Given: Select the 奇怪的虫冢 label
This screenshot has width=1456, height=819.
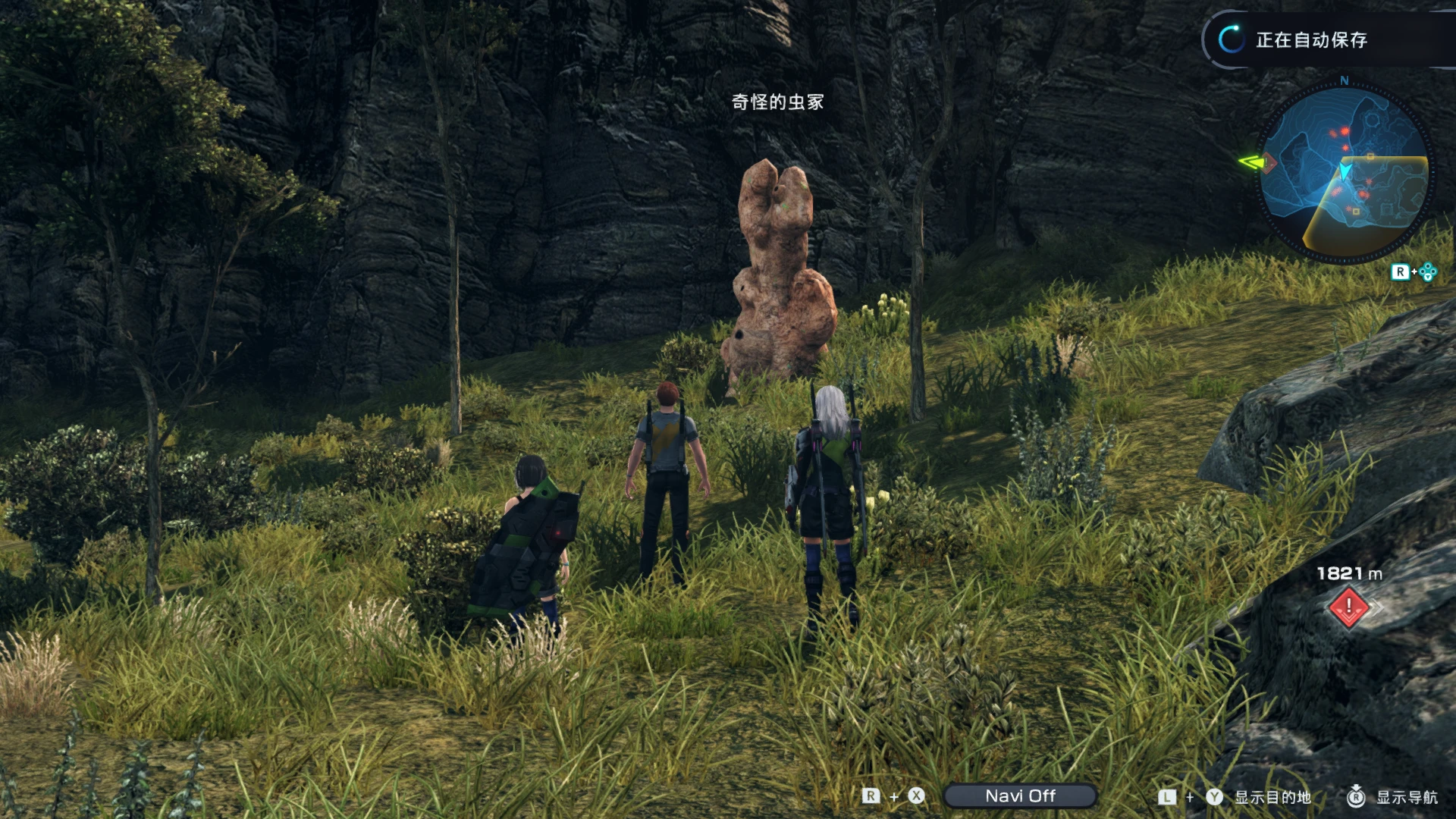Looking at the screenshot, I should [777, 102].
